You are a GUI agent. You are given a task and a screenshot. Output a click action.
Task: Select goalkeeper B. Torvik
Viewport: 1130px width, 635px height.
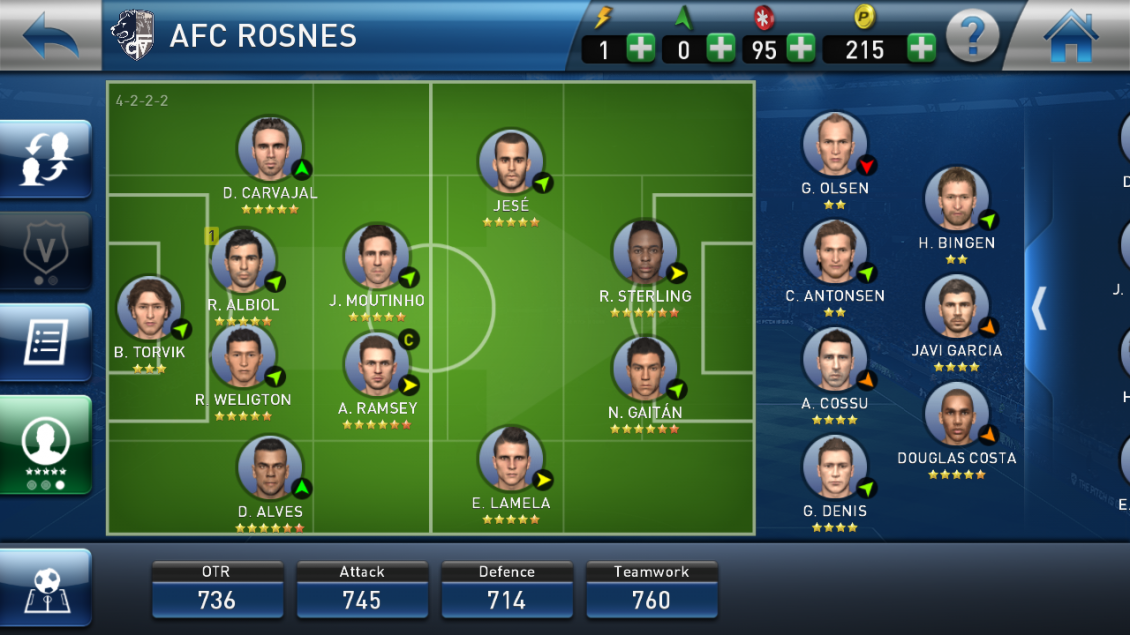coord(150,309)
